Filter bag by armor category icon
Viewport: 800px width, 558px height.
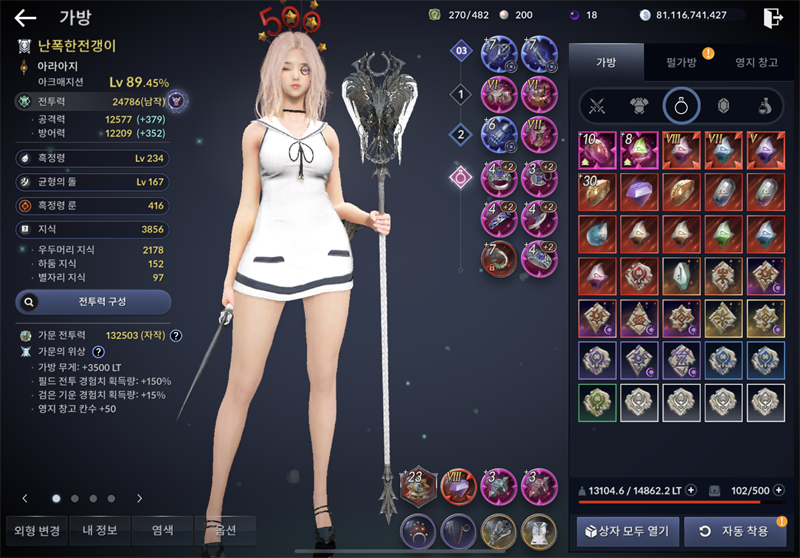(639, 104)
